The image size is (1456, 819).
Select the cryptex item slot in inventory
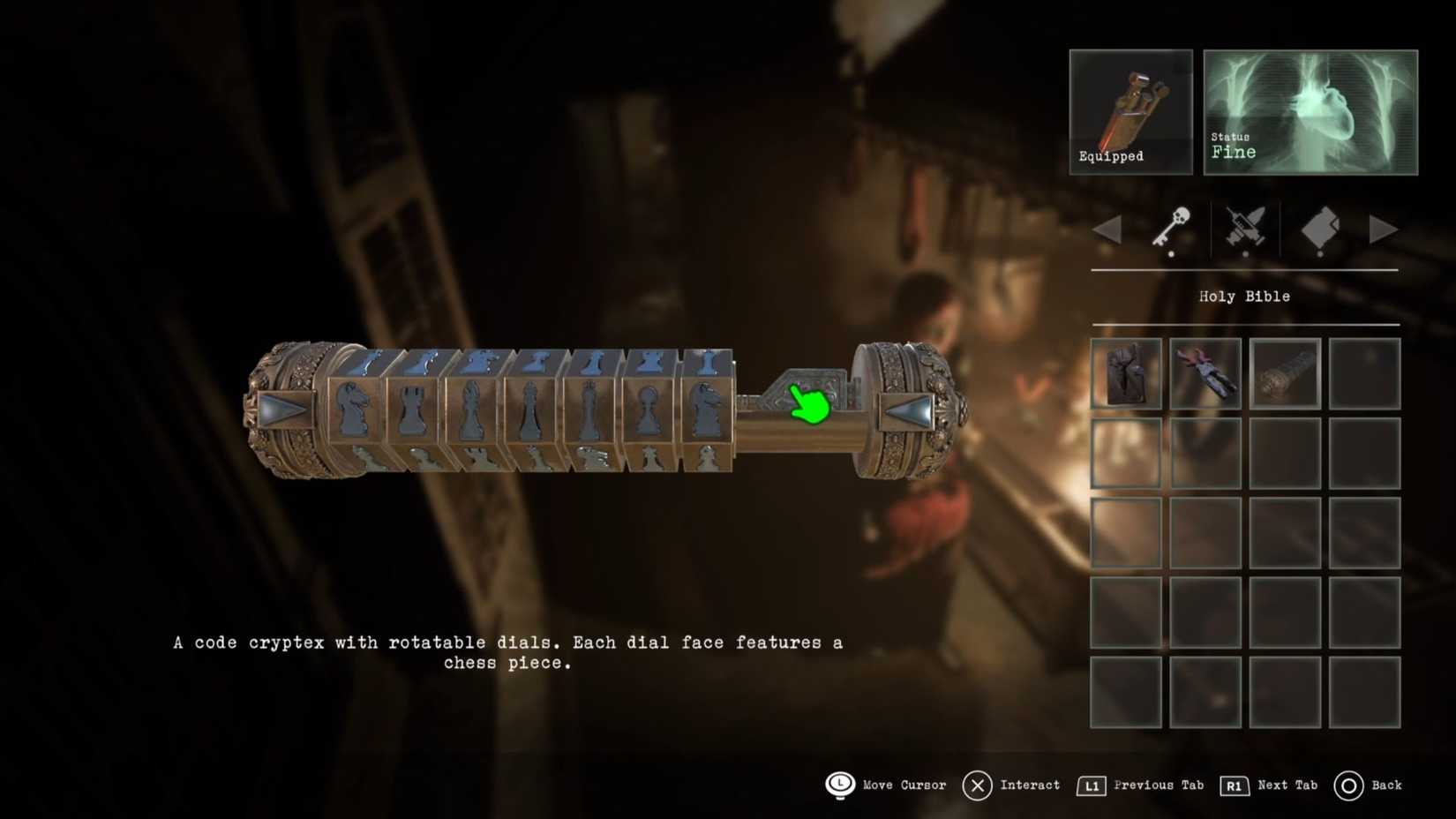click(x=1285, y=374)
